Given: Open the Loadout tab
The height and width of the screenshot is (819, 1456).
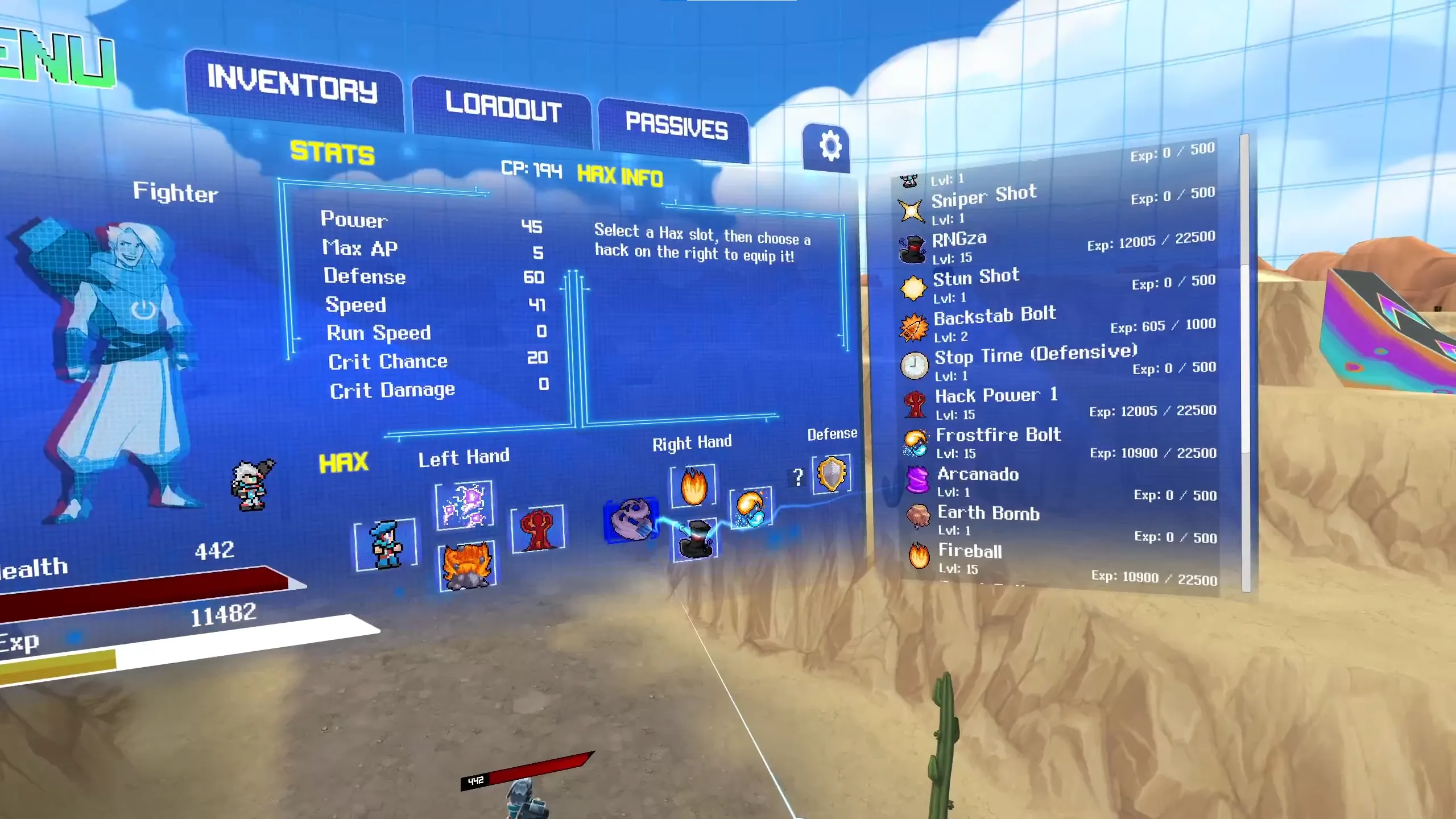Looking at the screenshot, I should tap(503, 107).
